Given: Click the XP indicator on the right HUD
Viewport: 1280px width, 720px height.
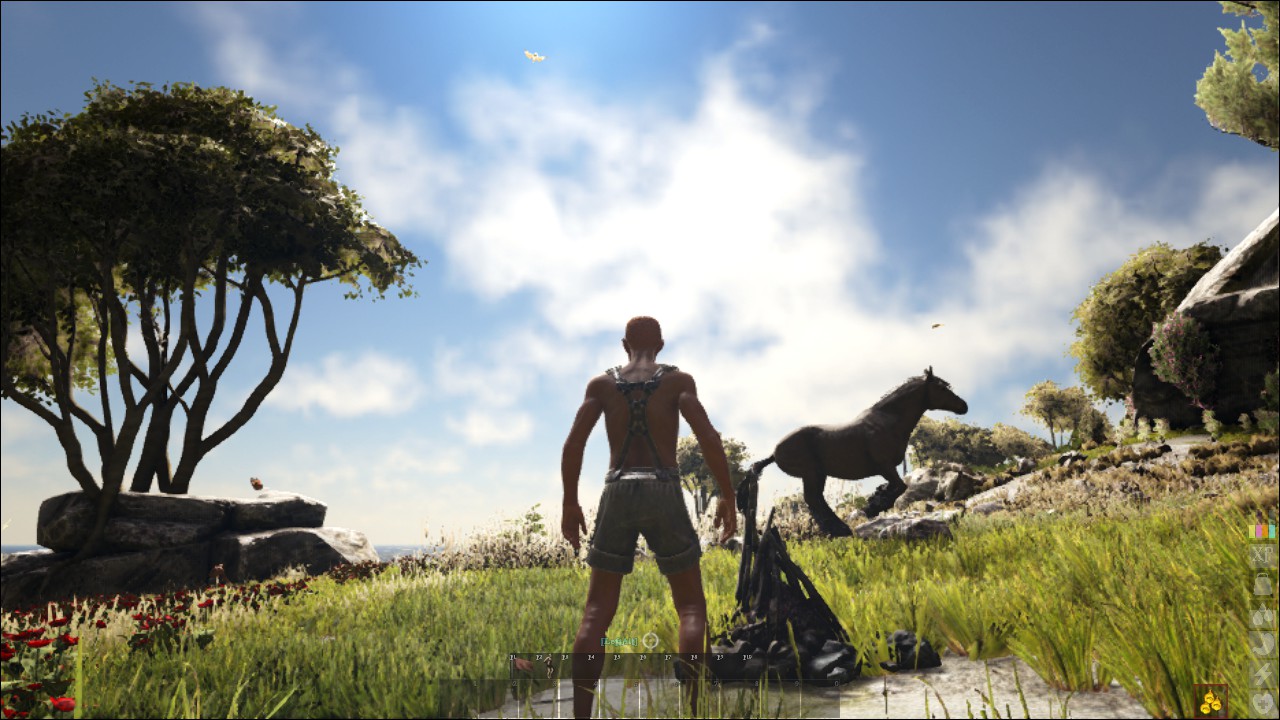Looking at the screenshot, I should pyautogui.click(x=1260, y=555).
